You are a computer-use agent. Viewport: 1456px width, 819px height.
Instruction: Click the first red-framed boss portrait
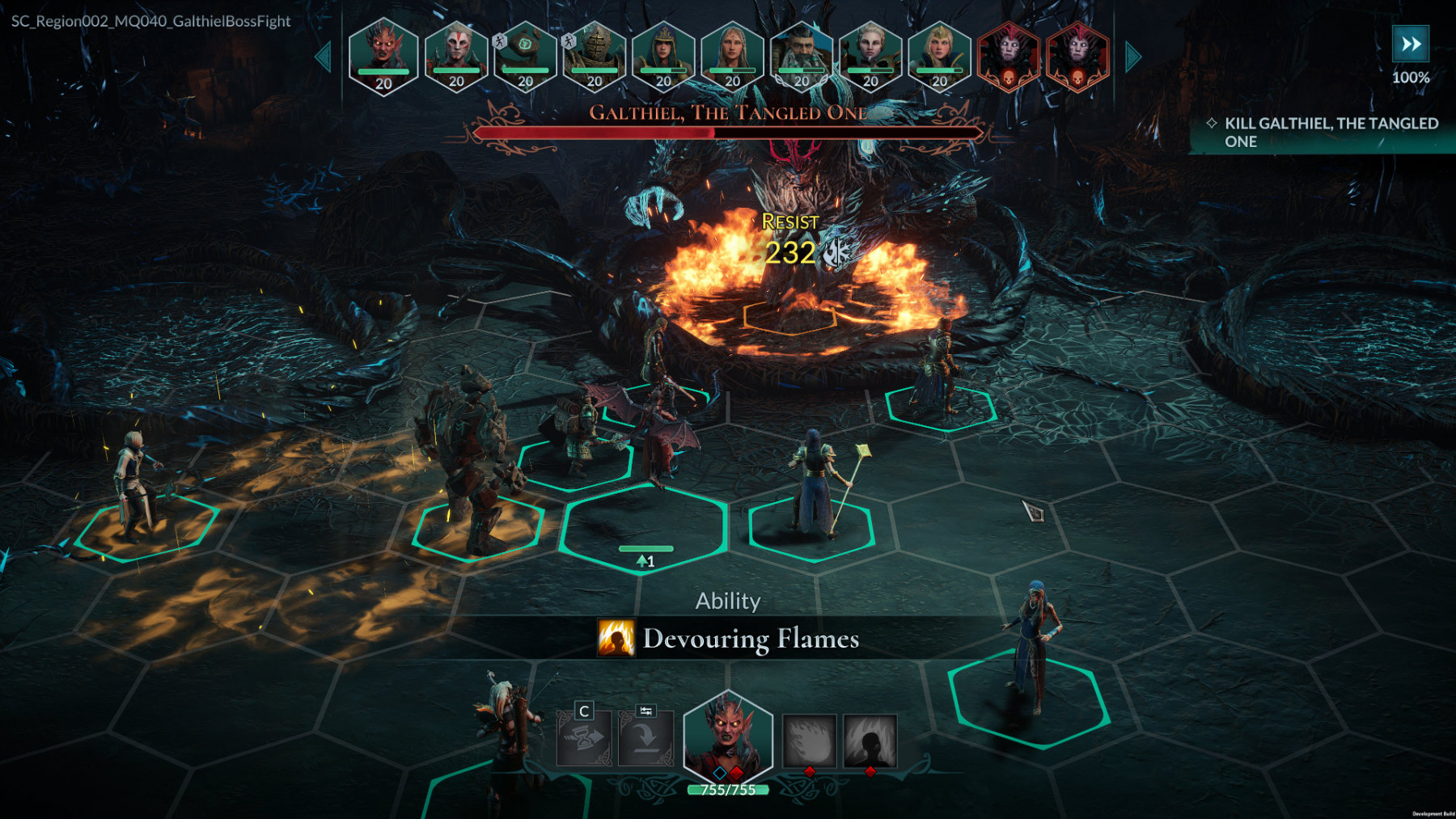tap(1009, 55)
